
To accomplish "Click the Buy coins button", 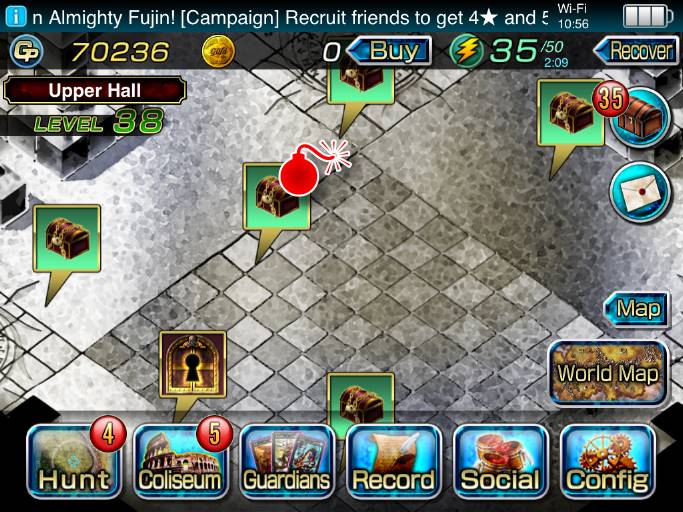I will pyautogui.click(x=393, y=50).
